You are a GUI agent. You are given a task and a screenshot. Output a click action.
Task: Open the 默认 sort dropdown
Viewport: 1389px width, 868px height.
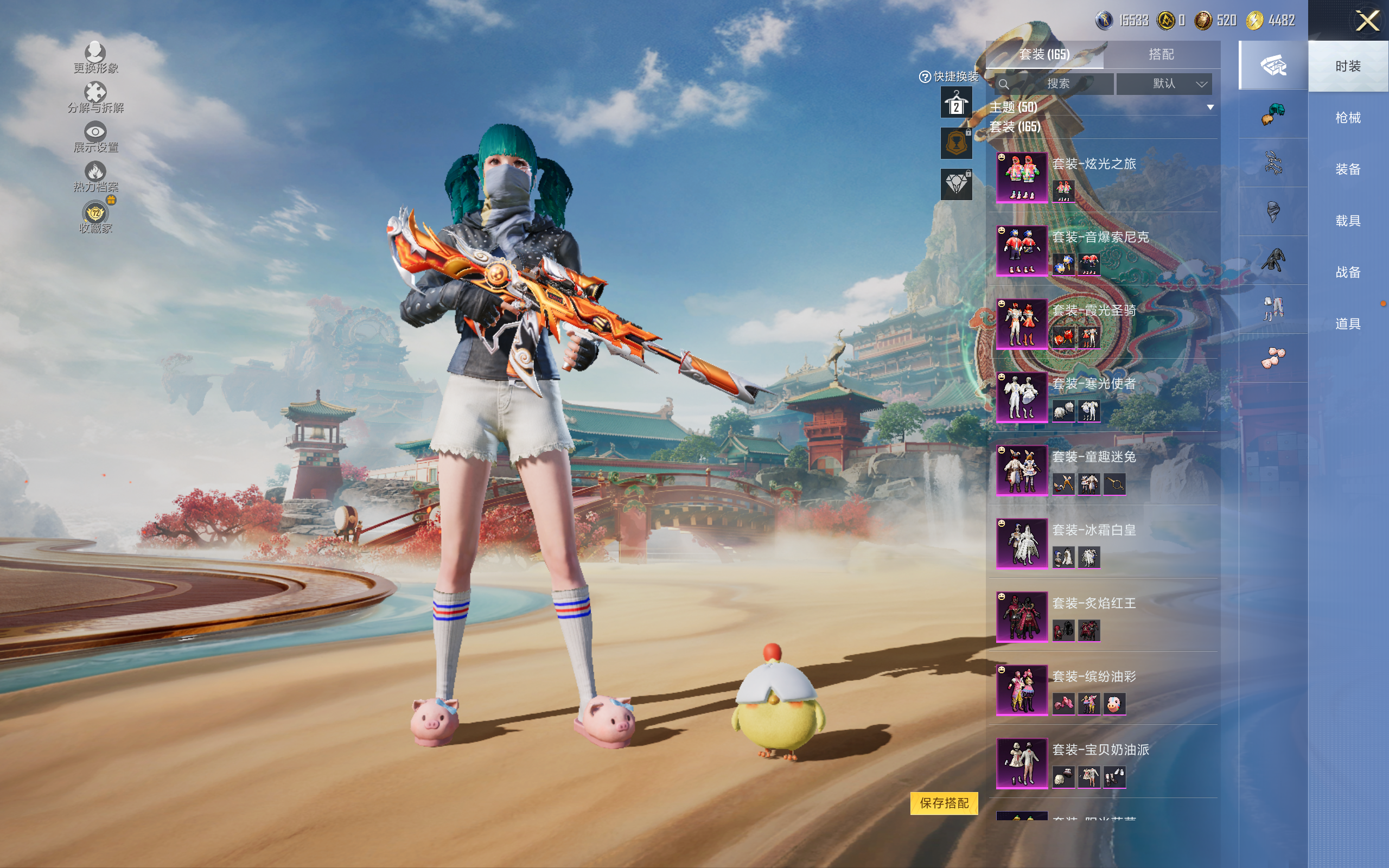point(1164,84)
